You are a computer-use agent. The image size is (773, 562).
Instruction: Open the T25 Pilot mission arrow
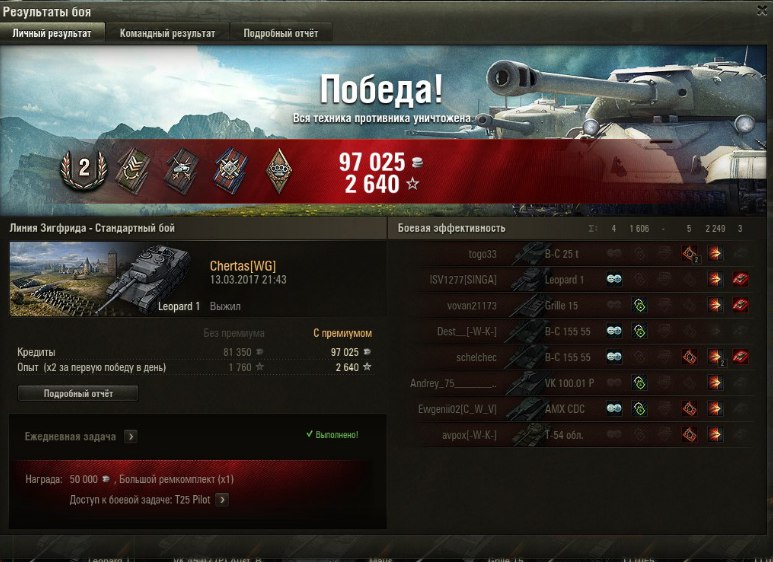[x=222, y=500]
